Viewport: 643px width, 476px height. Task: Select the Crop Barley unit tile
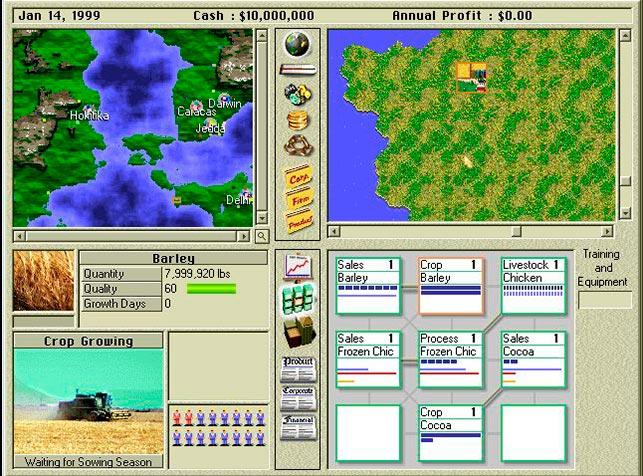(x=450, y=285)
